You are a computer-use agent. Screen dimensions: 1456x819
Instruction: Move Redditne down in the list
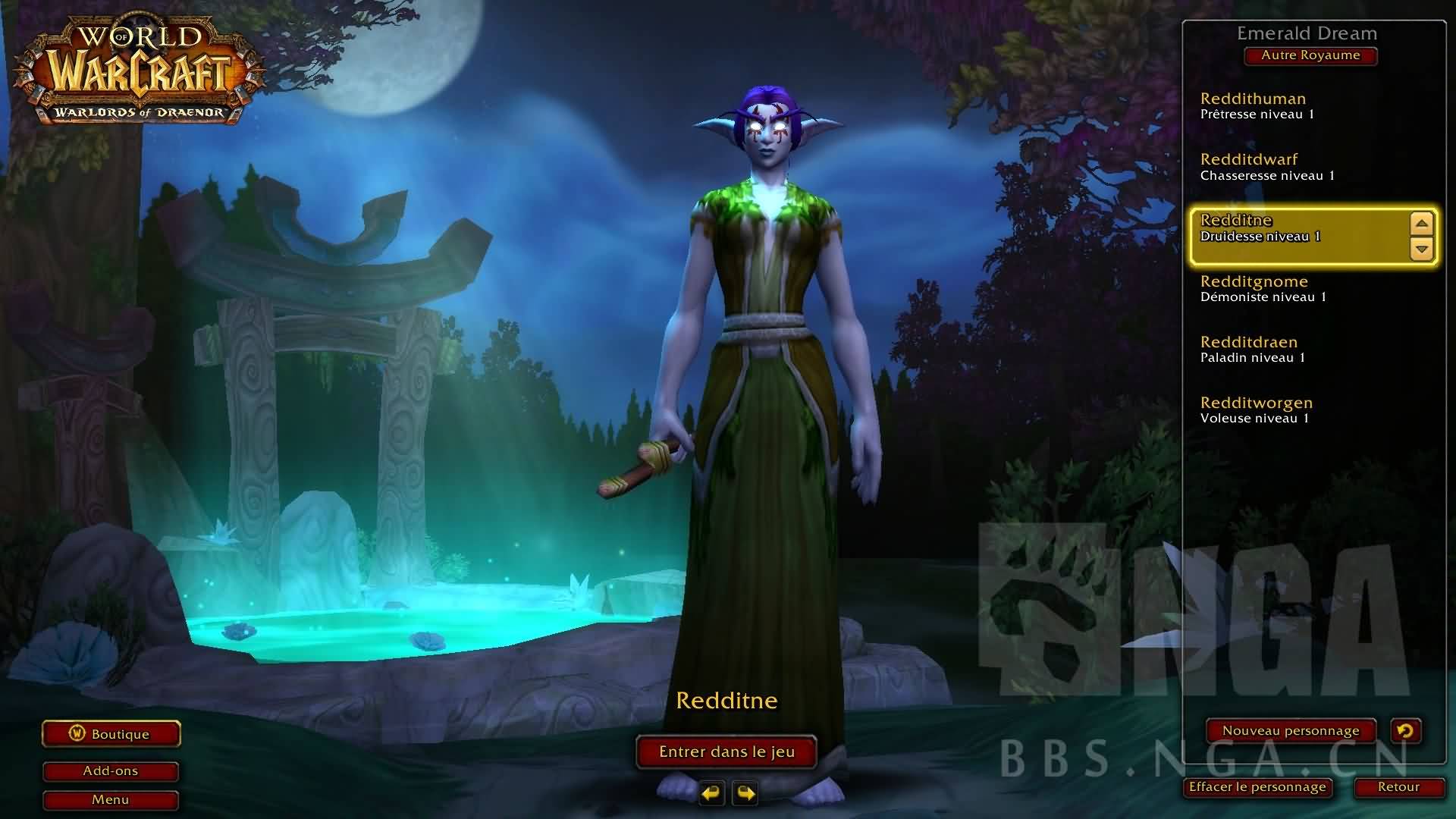click(x=1422, y=248)
